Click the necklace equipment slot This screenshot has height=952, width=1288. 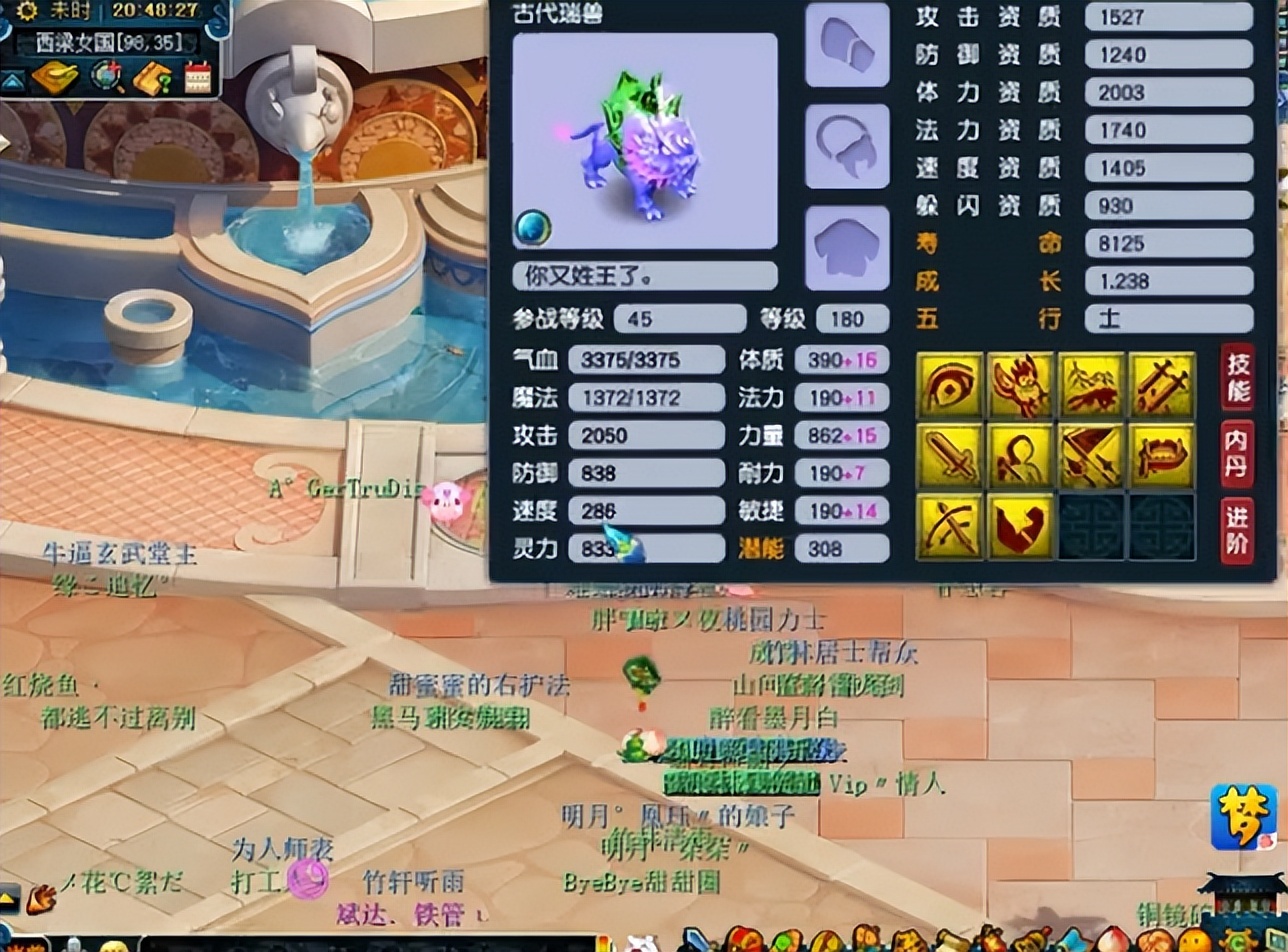click(845, 146)
